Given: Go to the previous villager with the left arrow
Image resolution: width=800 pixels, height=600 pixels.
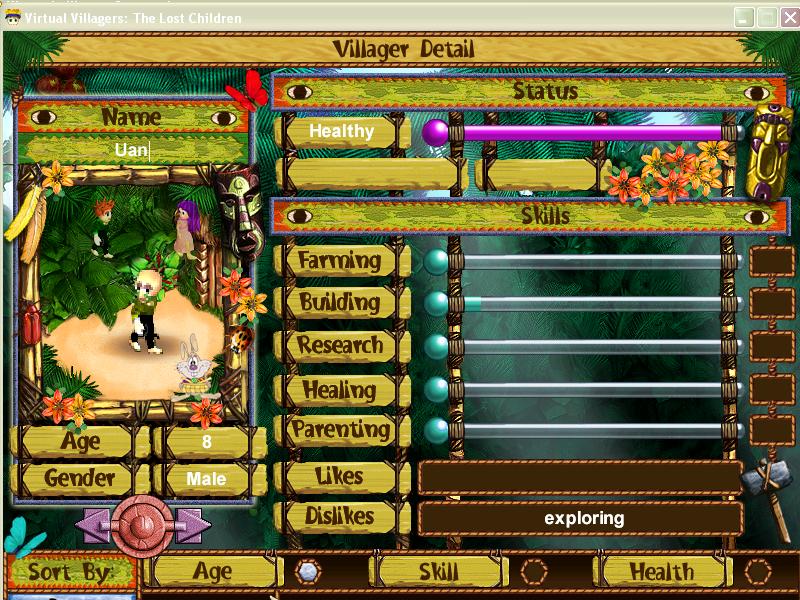Looking at the screenshot, I should 91,525.
